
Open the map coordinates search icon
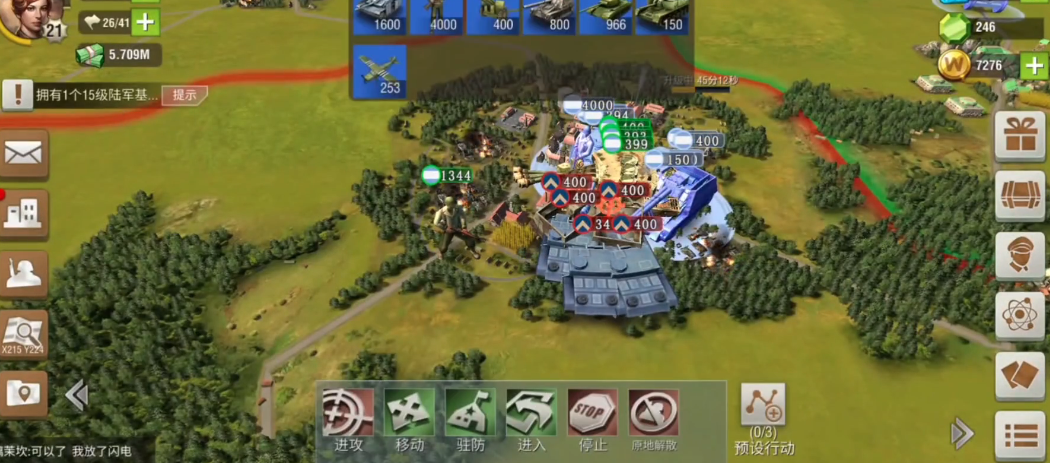point(23,334)
